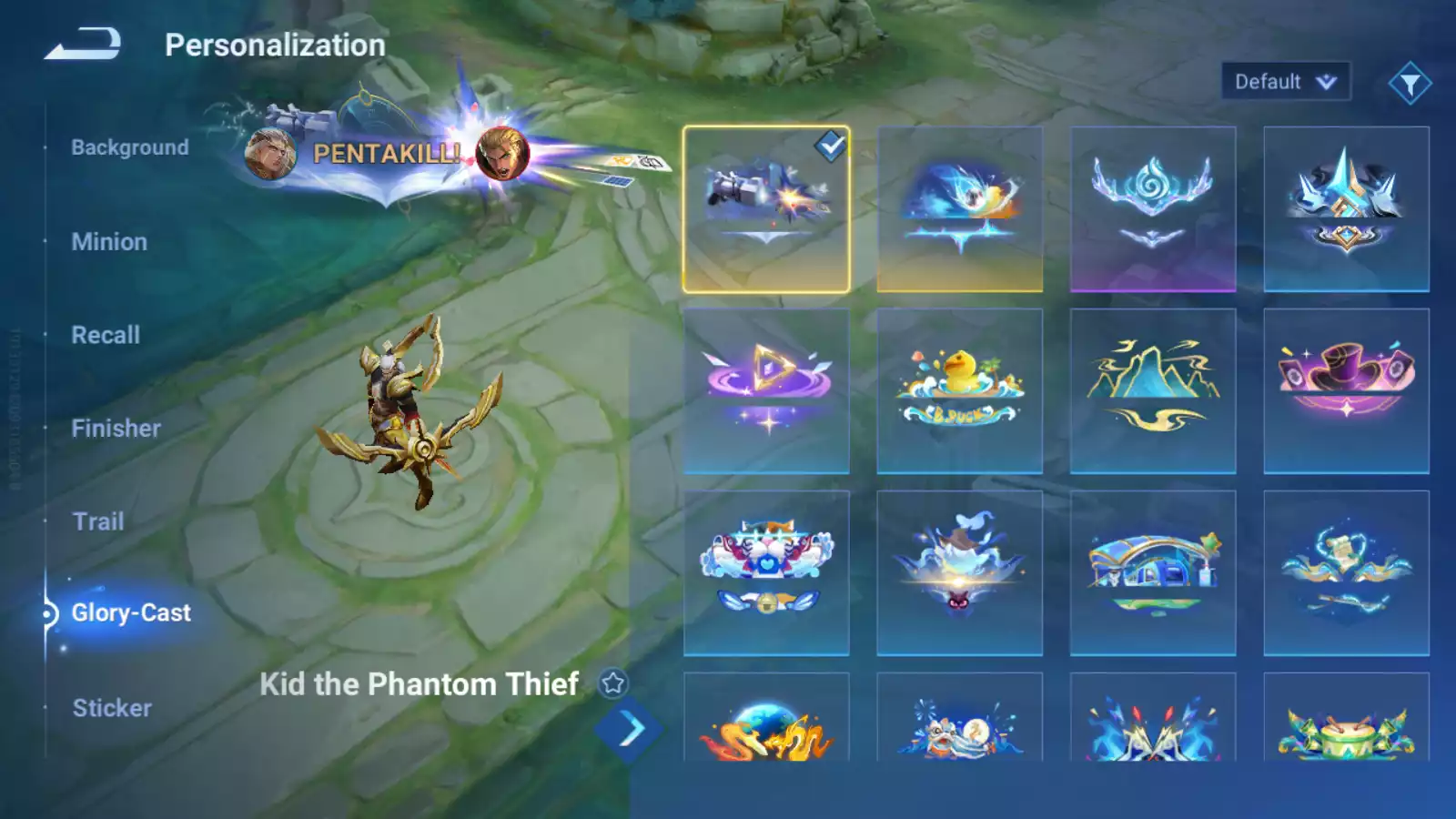Select the purple top hat glory-cast
Image resolution: width=1456 pixels, height=819 pixels.
[1346, 391]
